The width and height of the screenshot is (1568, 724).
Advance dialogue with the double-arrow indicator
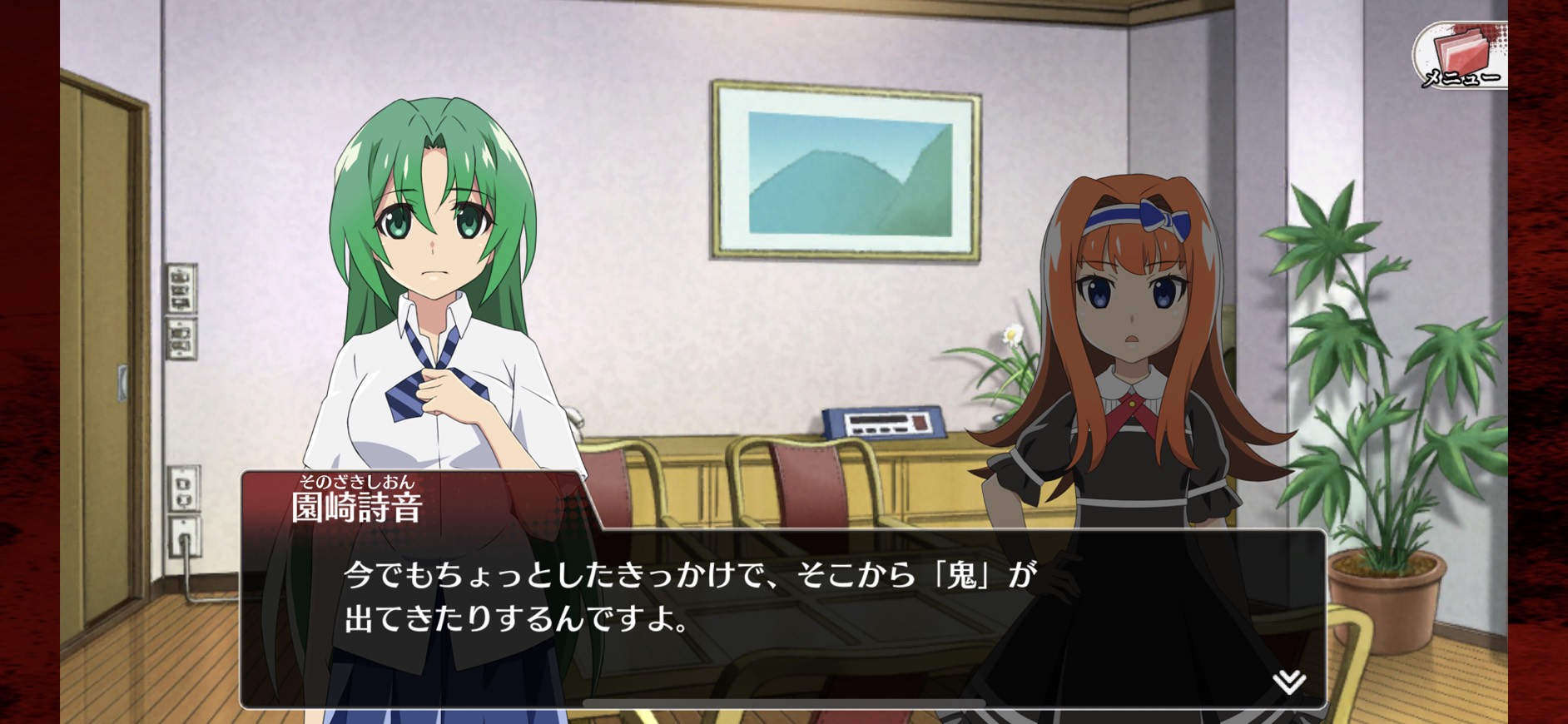click(x=1288, y=682)
